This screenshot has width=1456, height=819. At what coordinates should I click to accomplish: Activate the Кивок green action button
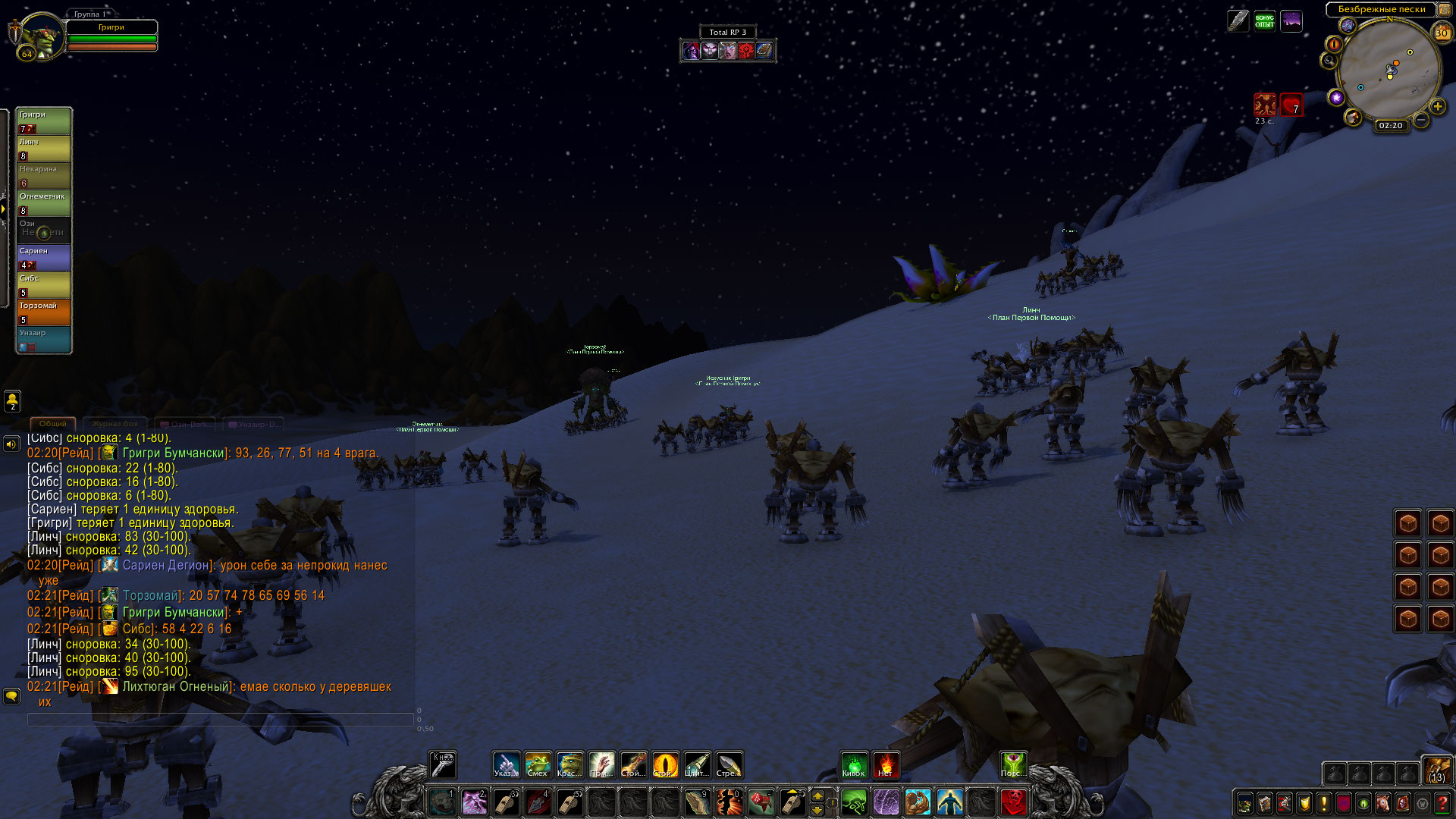pyautogui.click(x=854, y=764)
